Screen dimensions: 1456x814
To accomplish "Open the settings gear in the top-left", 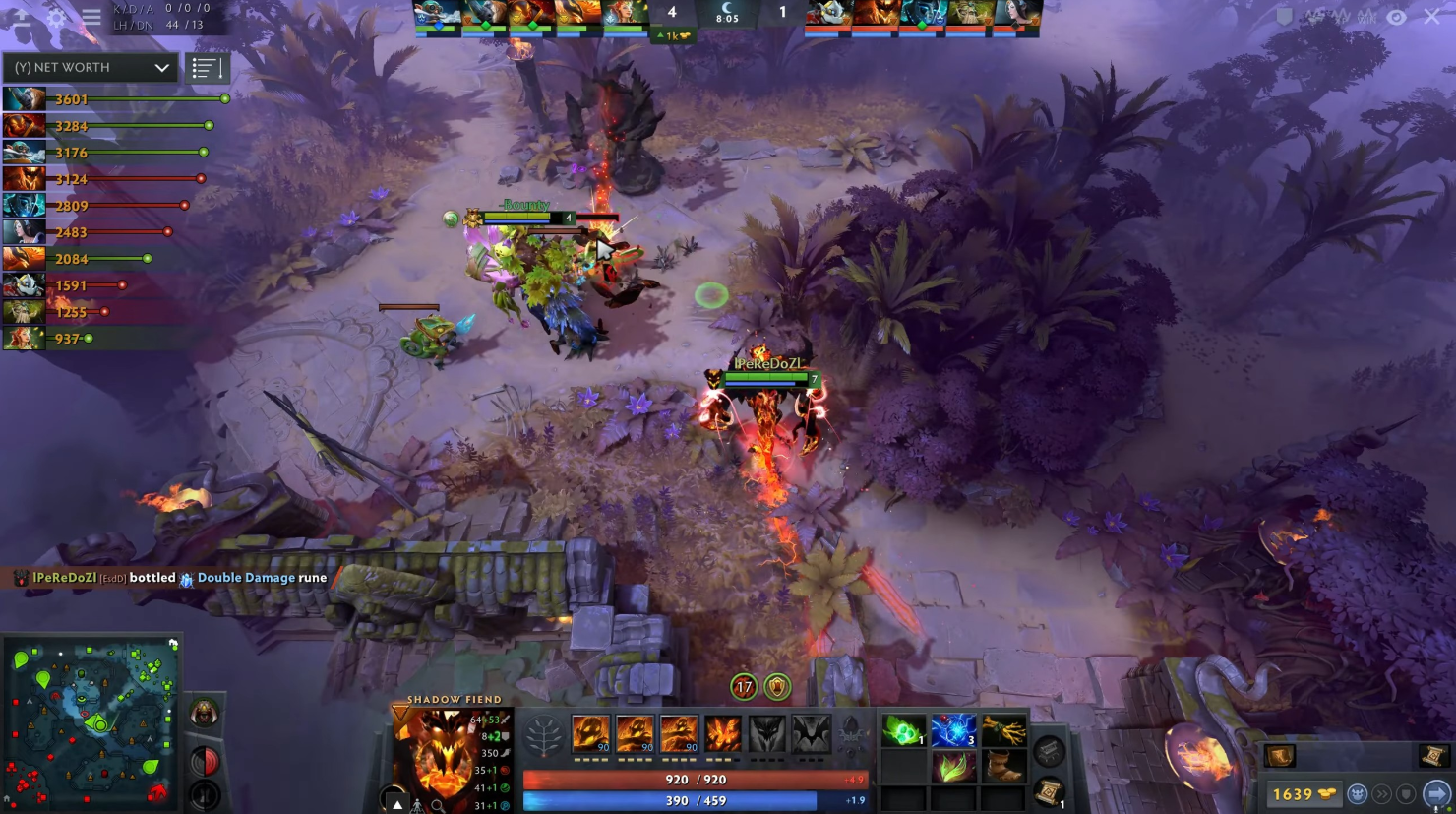I will (56, 17).
